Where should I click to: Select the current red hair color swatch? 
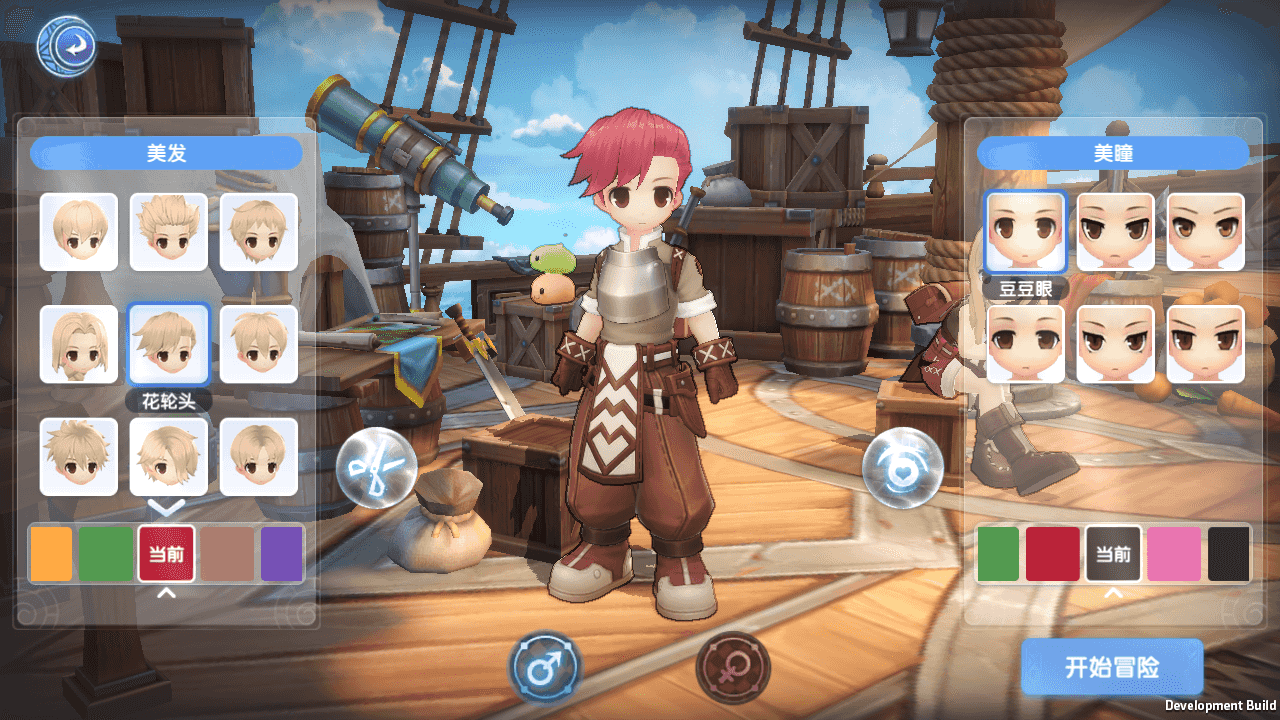click(x=166, y=554)
